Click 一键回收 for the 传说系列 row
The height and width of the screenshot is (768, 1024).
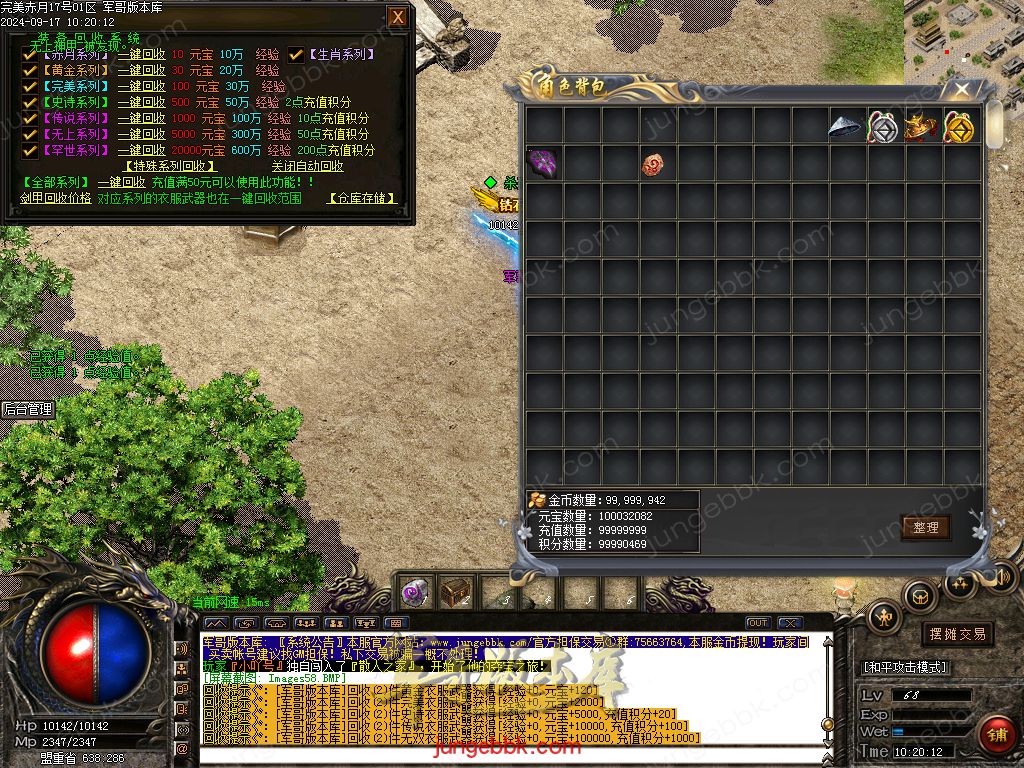tap(141, 119)
